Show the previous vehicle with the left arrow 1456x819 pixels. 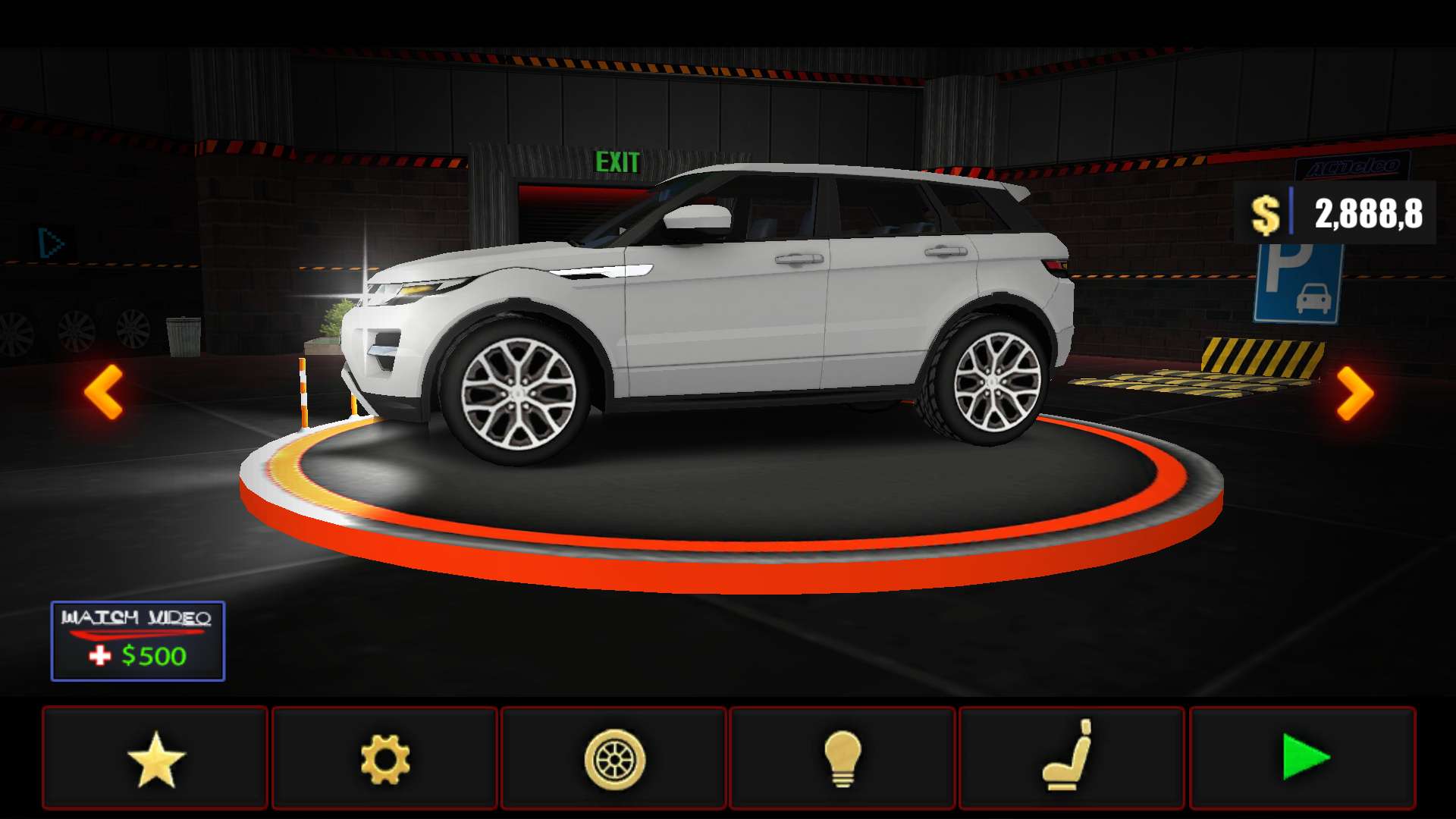tap(102, 391)
